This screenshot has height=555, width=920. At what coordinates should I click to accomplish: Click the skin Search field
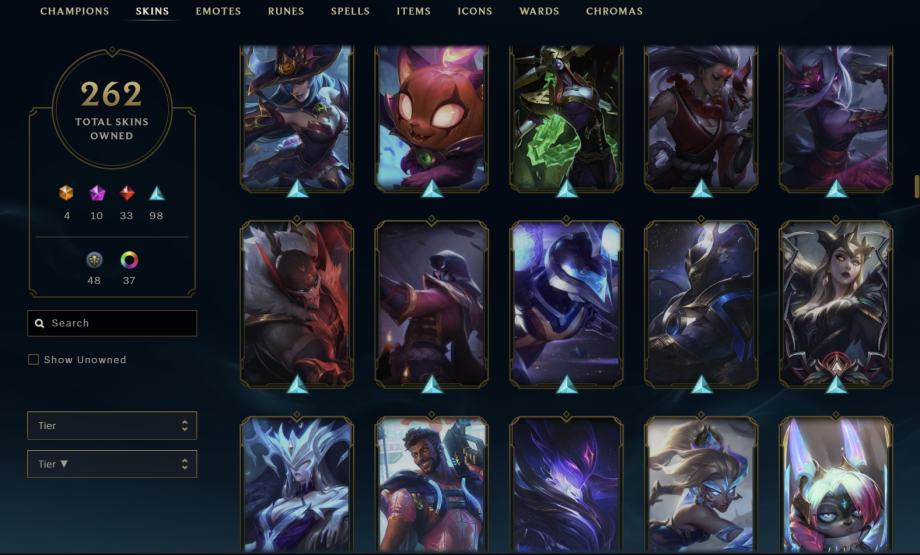(x=112, y=324)
